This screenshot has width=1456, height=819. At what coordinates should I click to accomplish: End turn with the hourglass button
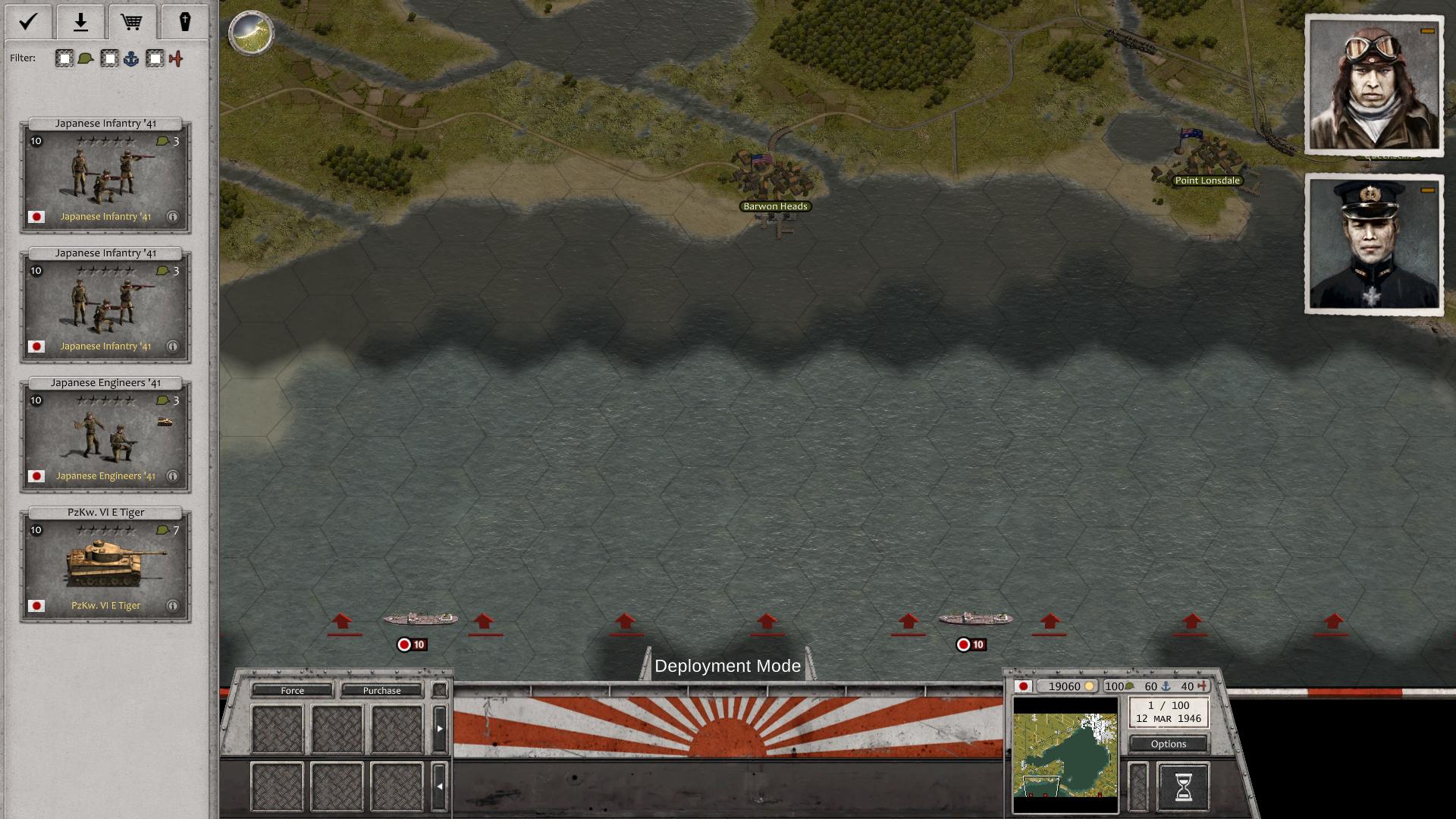pyautogui.click(x=1183, y=787)
